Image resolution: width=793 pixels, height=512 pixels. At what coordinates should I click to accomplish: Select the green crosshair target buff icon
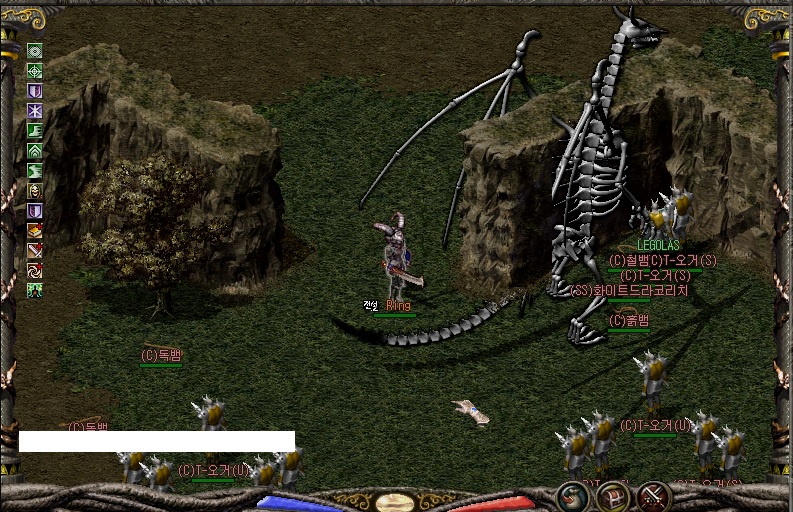click(x=35, y=71)
